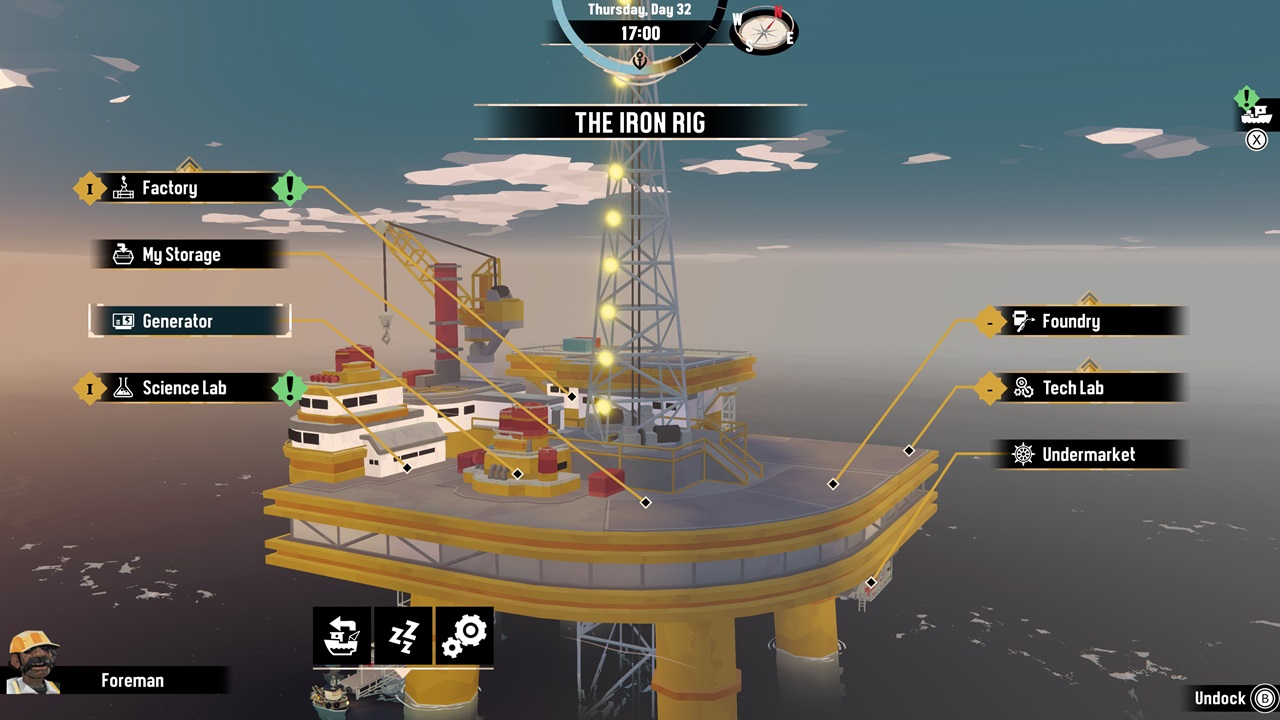Select the Undermarket ship wheel icon
Screen dimensions: 1280x720
[1022, 455]
